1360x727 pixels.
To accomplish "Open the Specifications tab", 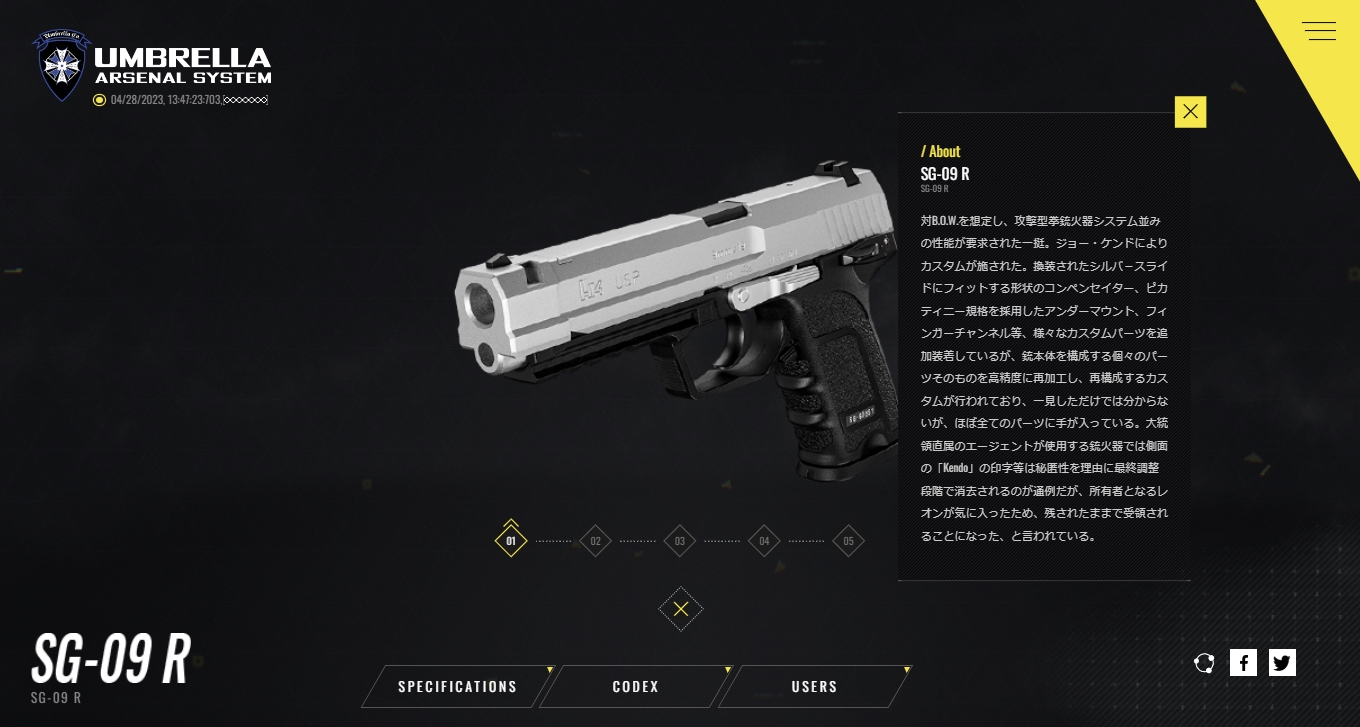I will 457,687.
